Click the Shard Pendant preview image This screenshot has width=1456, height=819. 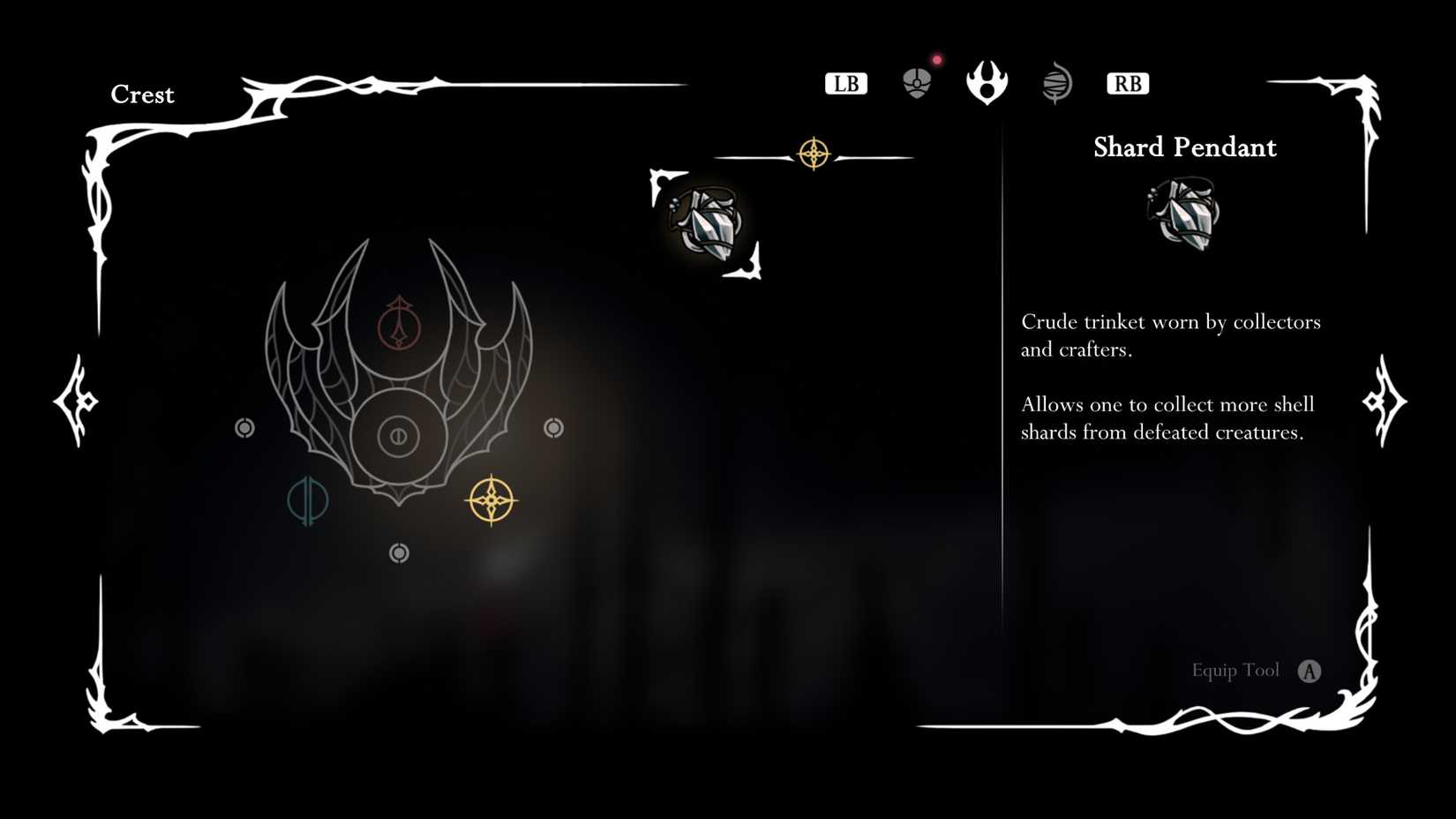click(x=1182, y=214)
